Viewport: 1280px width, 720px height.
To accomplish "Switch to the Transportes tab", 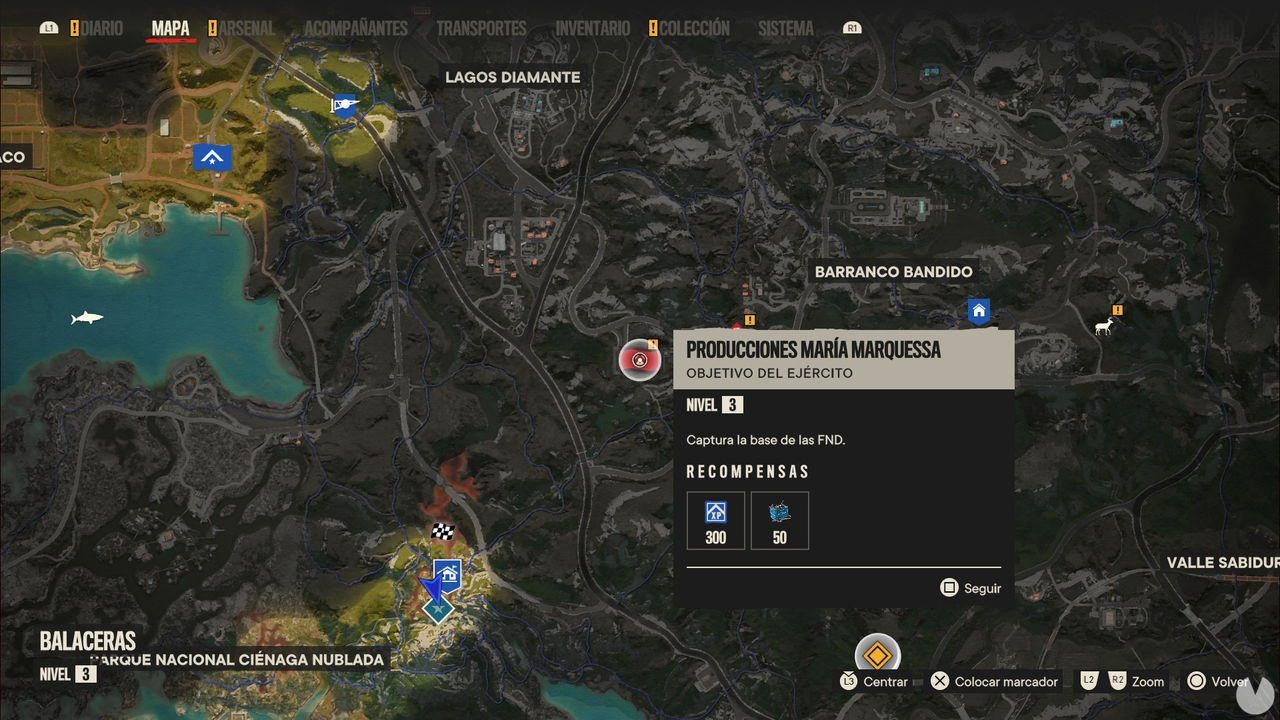I will (481, 28).
